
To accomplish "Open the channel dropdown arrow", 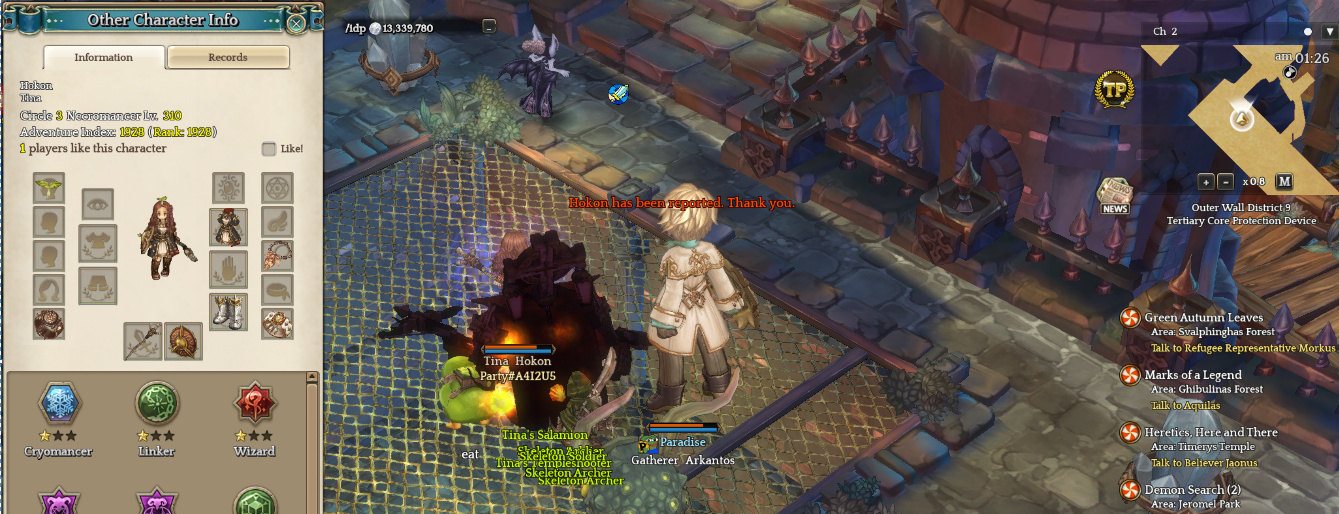I will pyautogui.click(x=1329, y=32).
